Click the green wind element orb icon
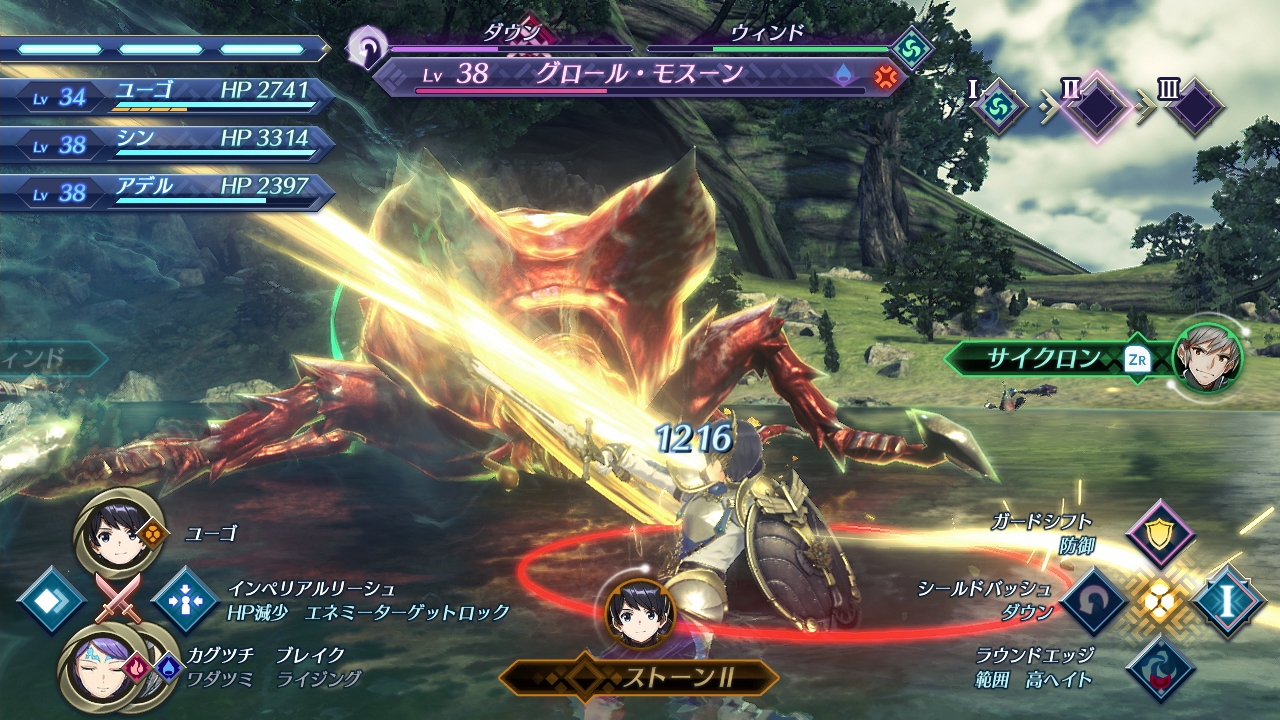 tap(912, 48)
